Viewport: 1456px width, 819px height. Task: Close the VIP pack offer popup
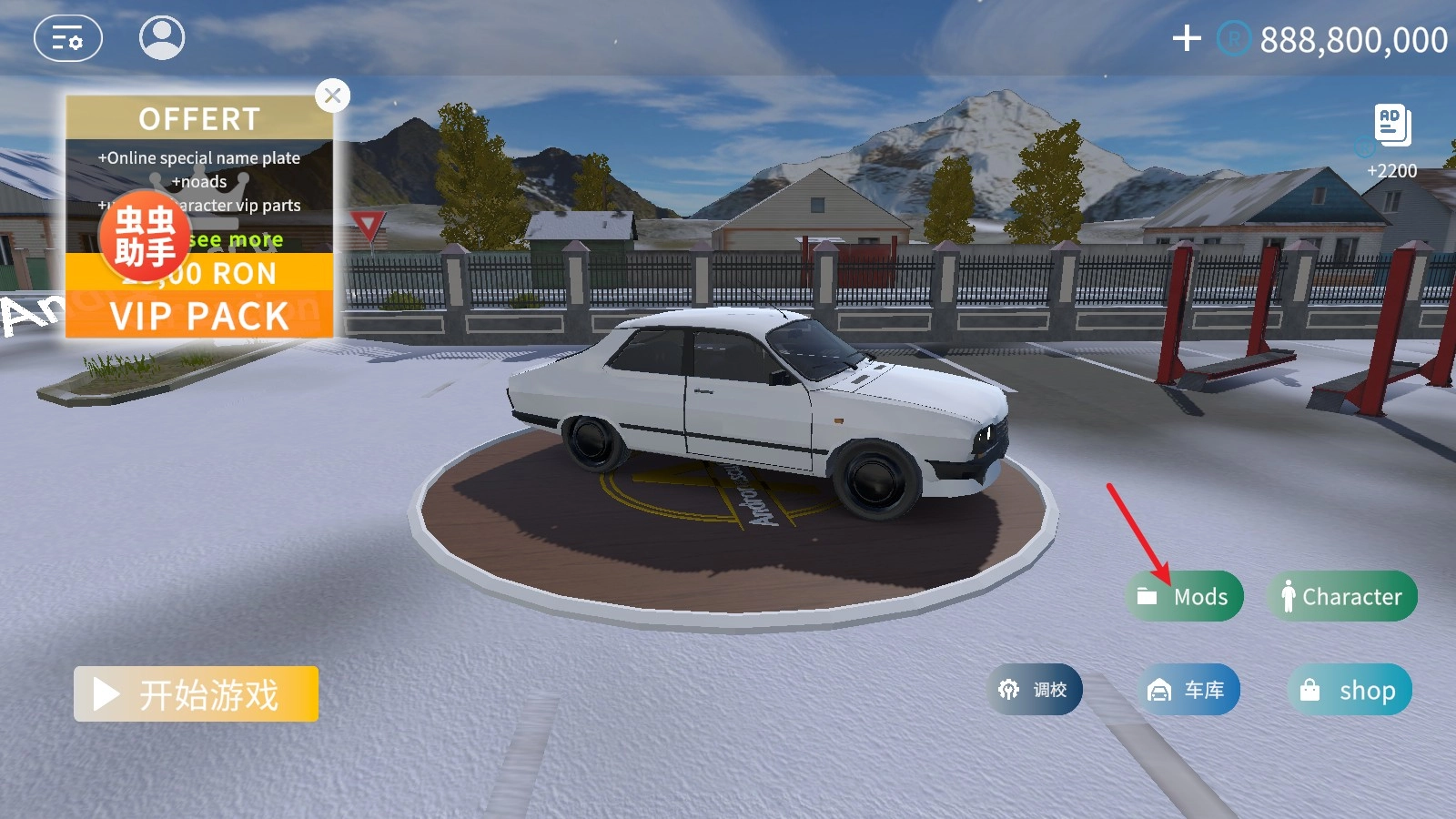point(333,96)
